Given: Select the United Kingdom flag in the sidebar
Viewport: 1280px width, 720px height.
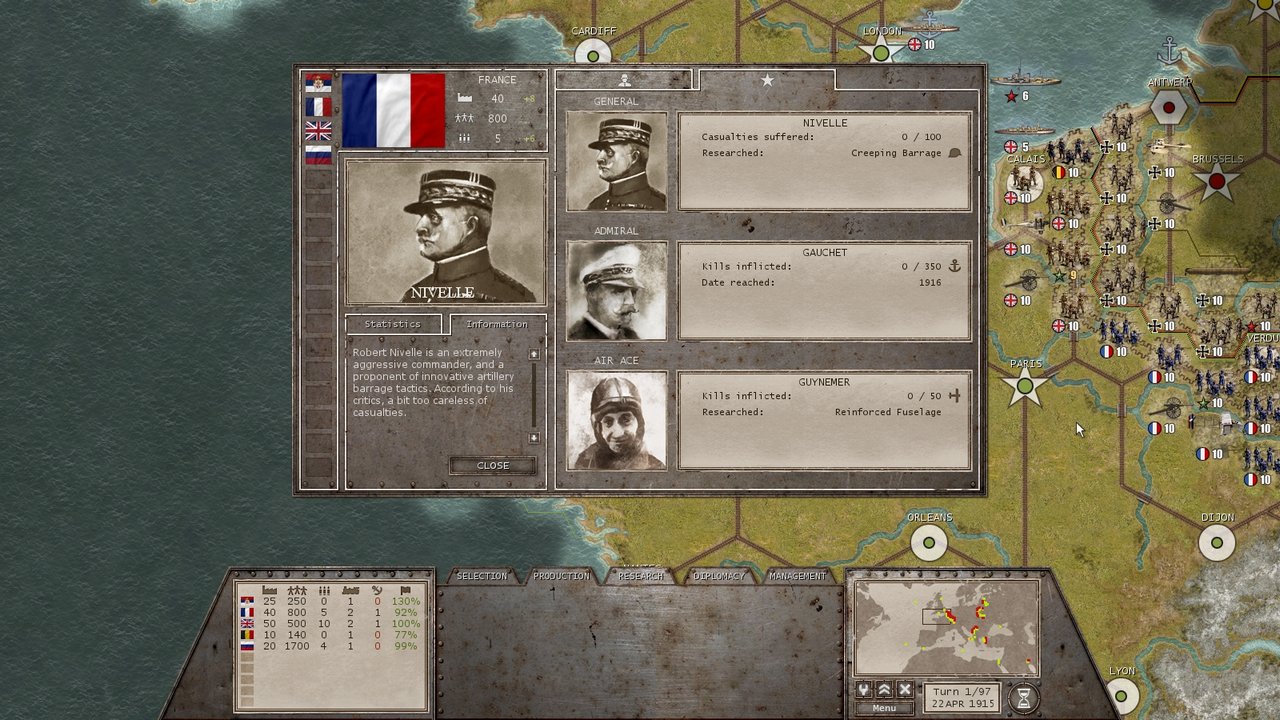Looking at the screenshot, I should tap(318, 130).
